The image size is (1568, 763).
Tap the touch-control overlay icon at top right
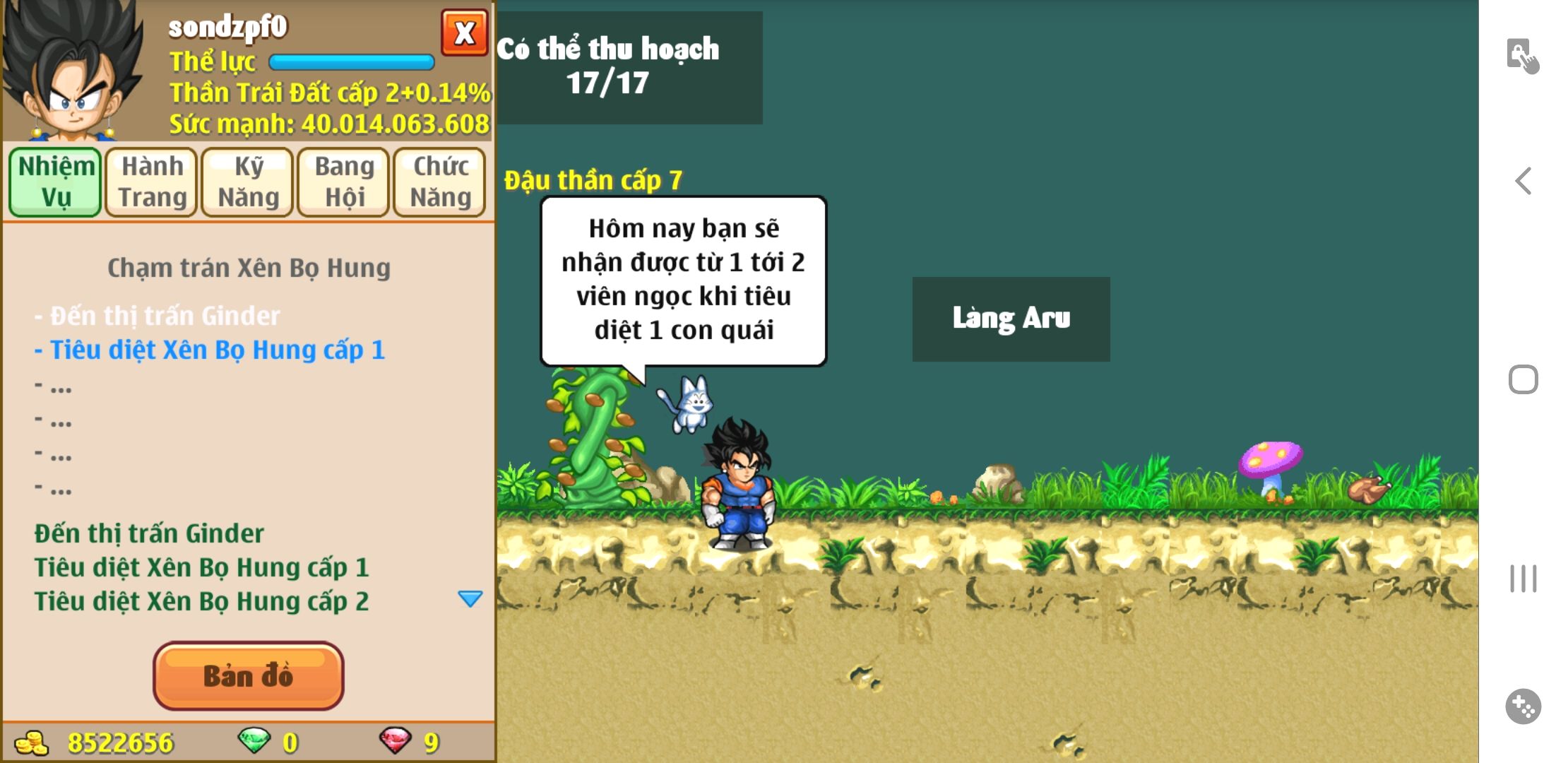click(1522, 56)
